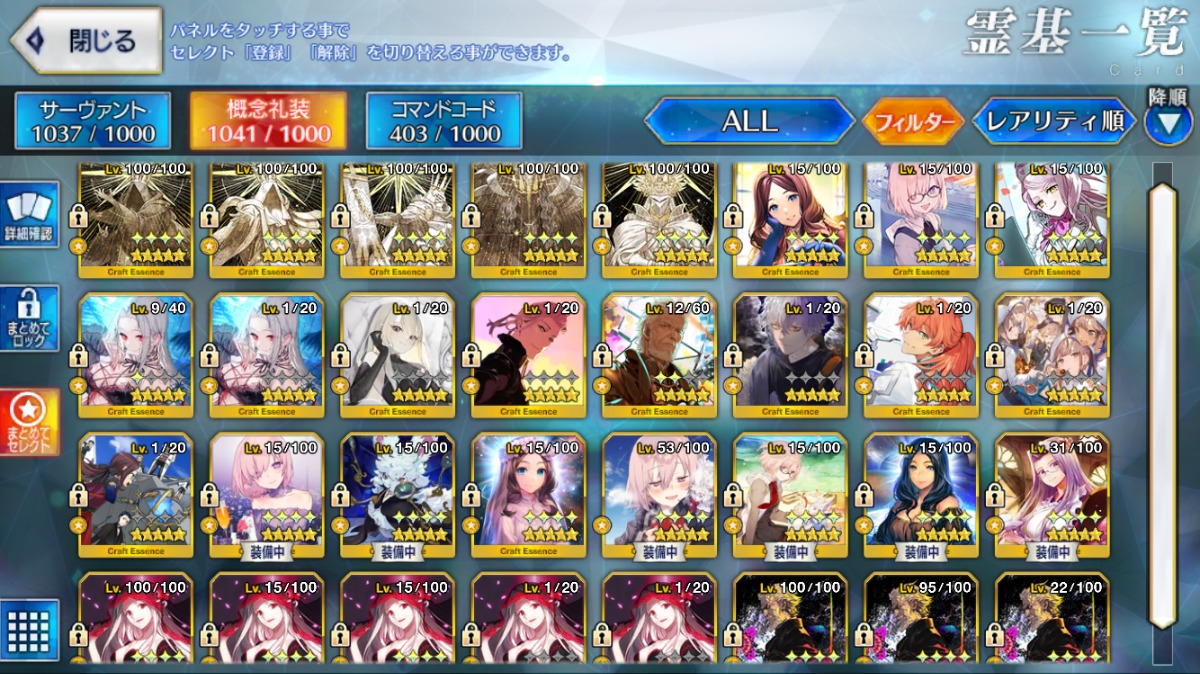
Task: Click the vertical list scrollbar
Action: click(1164, 400)
